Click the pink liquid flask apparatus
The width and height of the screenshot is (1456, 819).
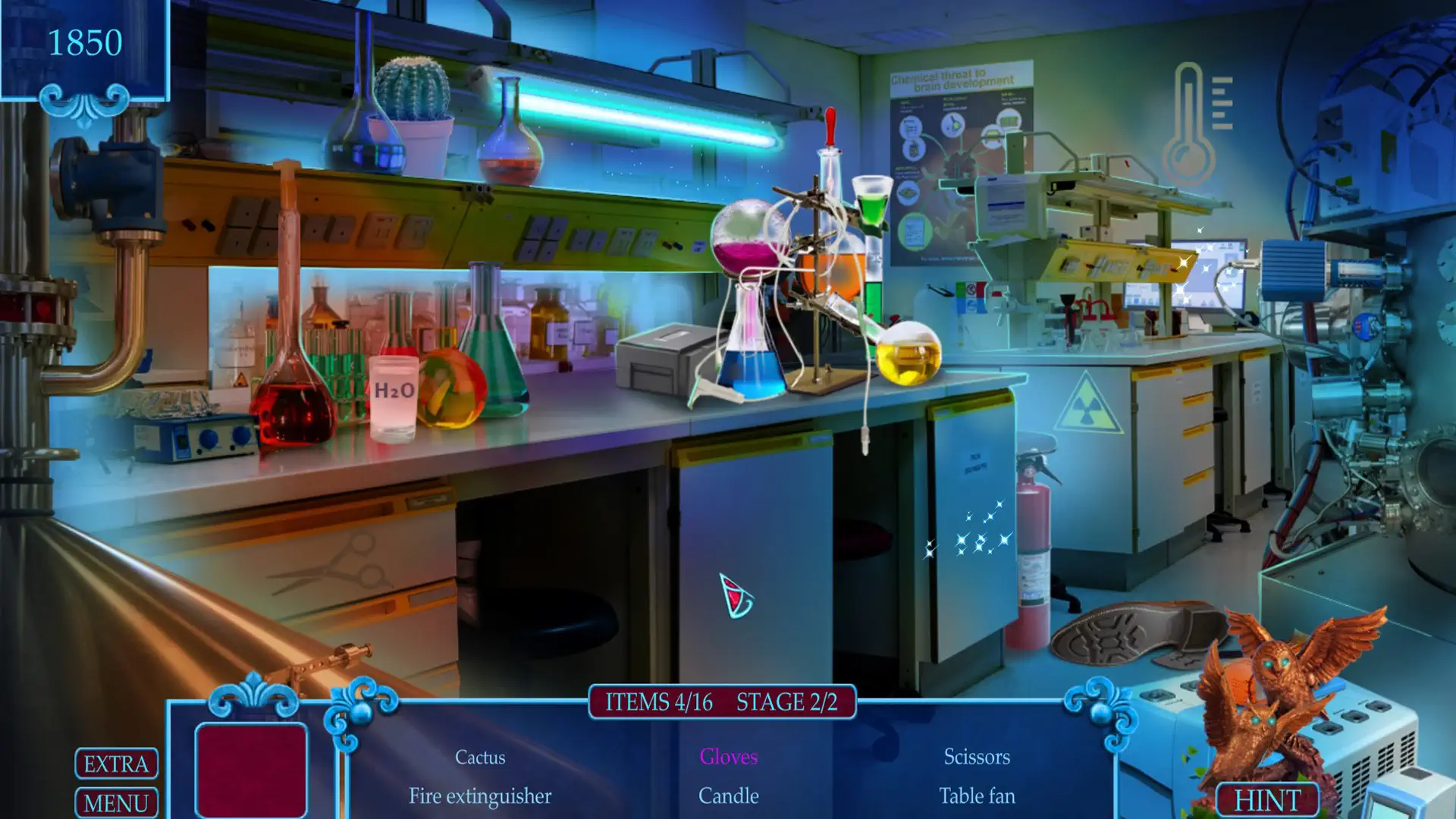tap(747, 250)
